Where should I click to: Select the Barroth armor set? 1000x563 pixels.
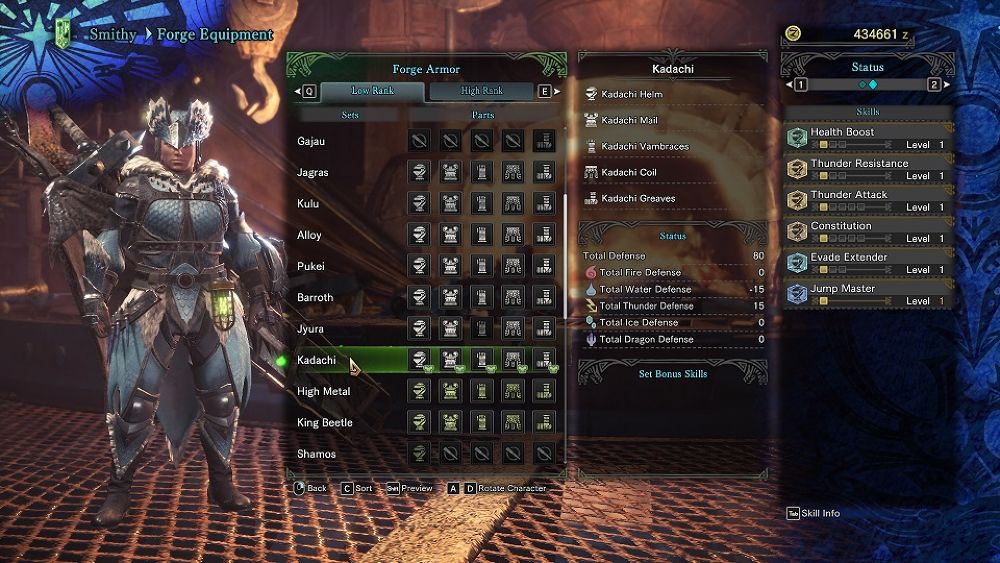tap(315, 297)
